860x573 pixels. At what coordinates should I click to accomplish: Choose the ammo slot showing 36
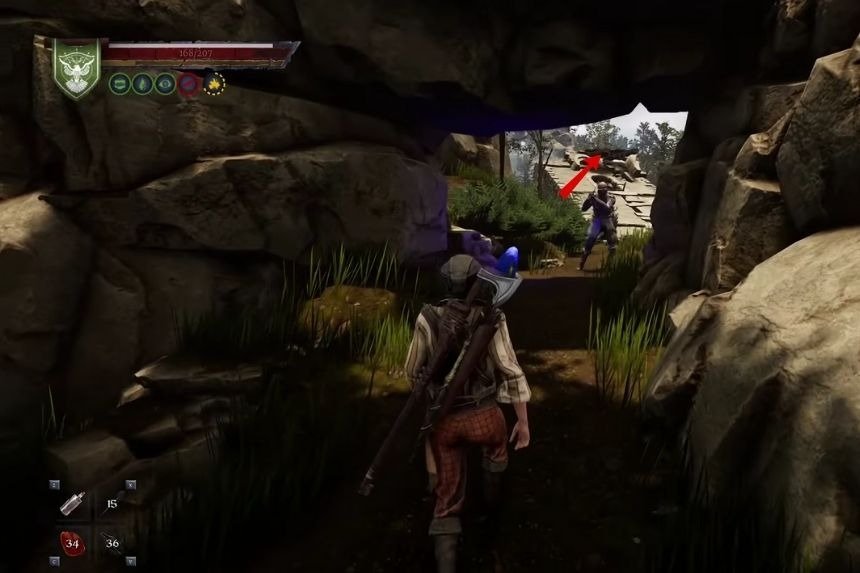pyautogui.click(x=111, y=543)
